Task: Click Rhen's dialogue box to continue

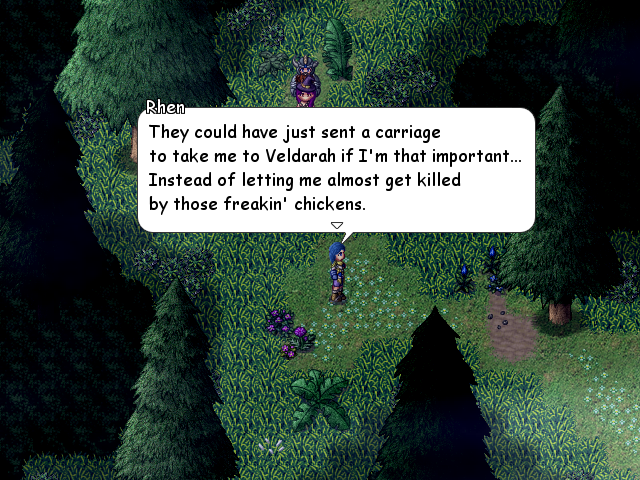Action: click(336, 169)
